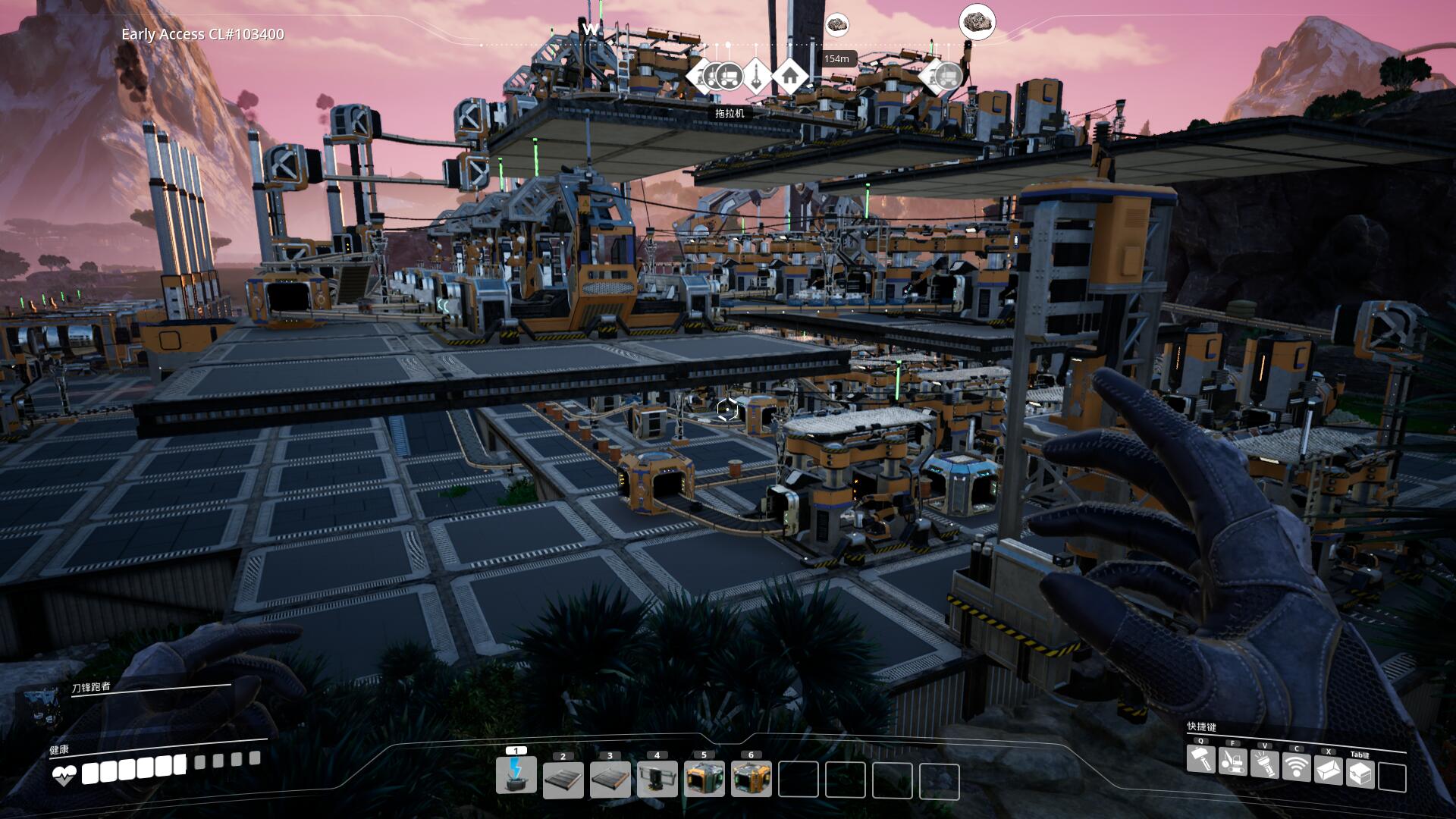
Task: Select the lightning bolt power item in slot 1
Action: pyautogui.click(x=516, y=776)
